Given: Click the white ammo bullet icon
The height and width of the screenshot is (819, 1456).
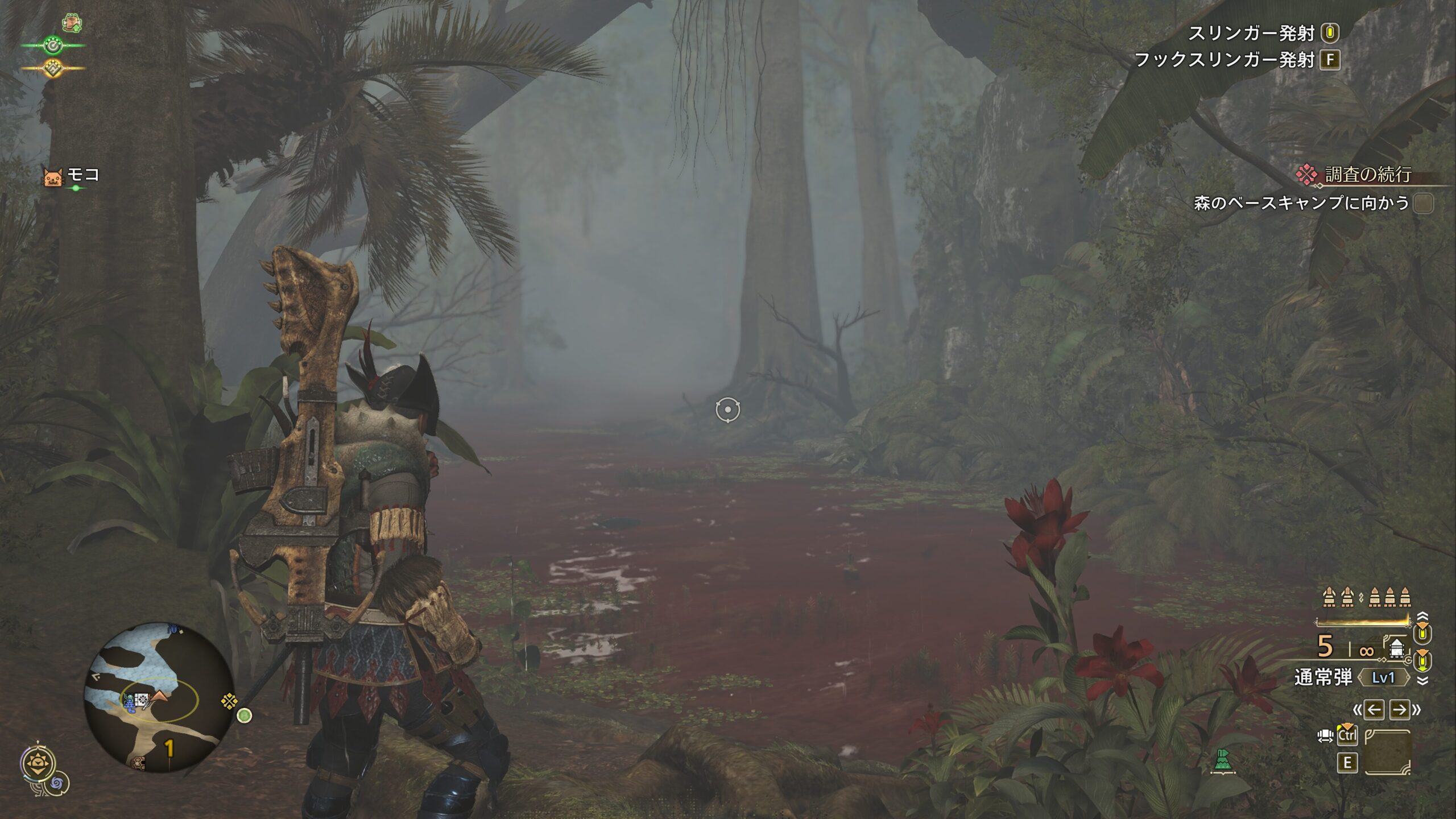Looking at the screenshot, I should (1396, 648).
